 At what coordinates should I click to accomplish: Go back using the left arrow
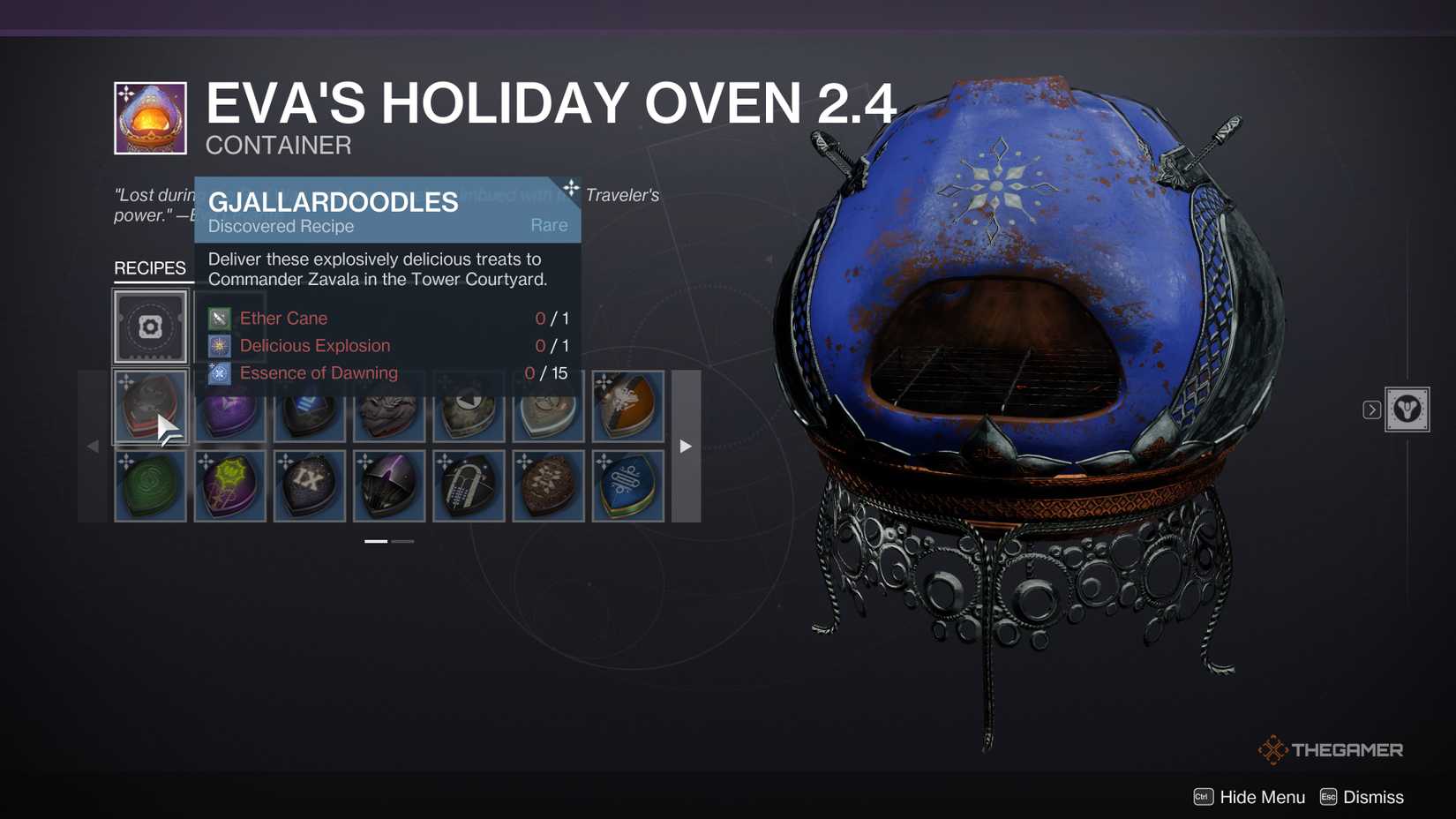[x=92, y=447]
